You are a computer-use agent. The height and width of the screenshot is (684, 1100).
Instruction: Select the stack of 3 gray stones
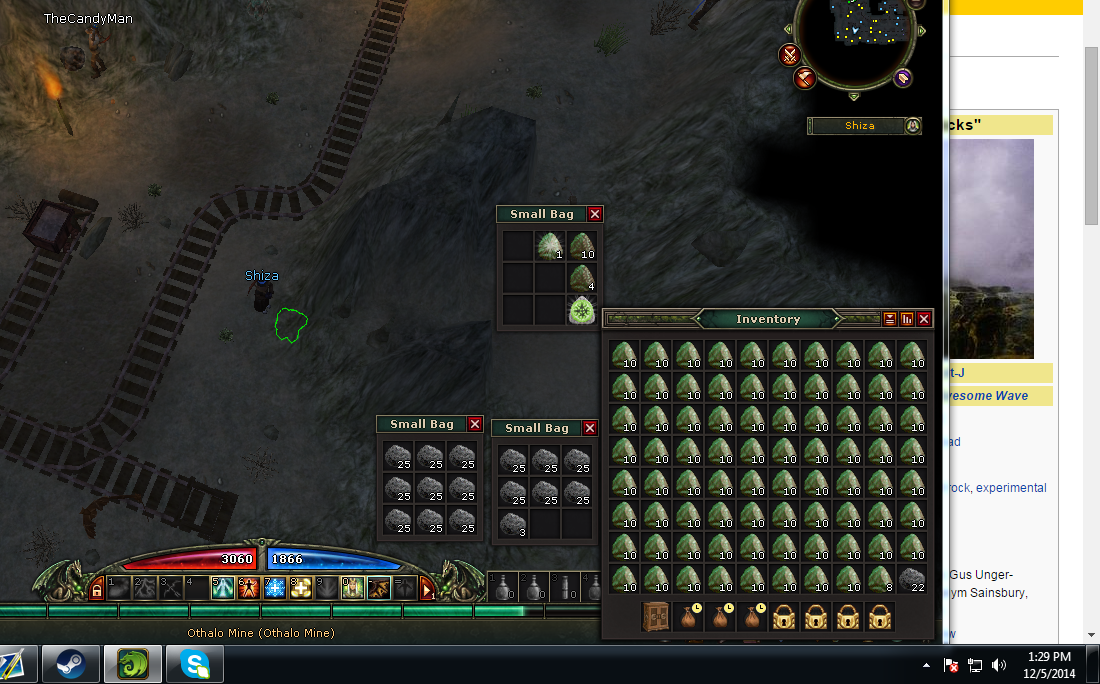tap(513, 523)
